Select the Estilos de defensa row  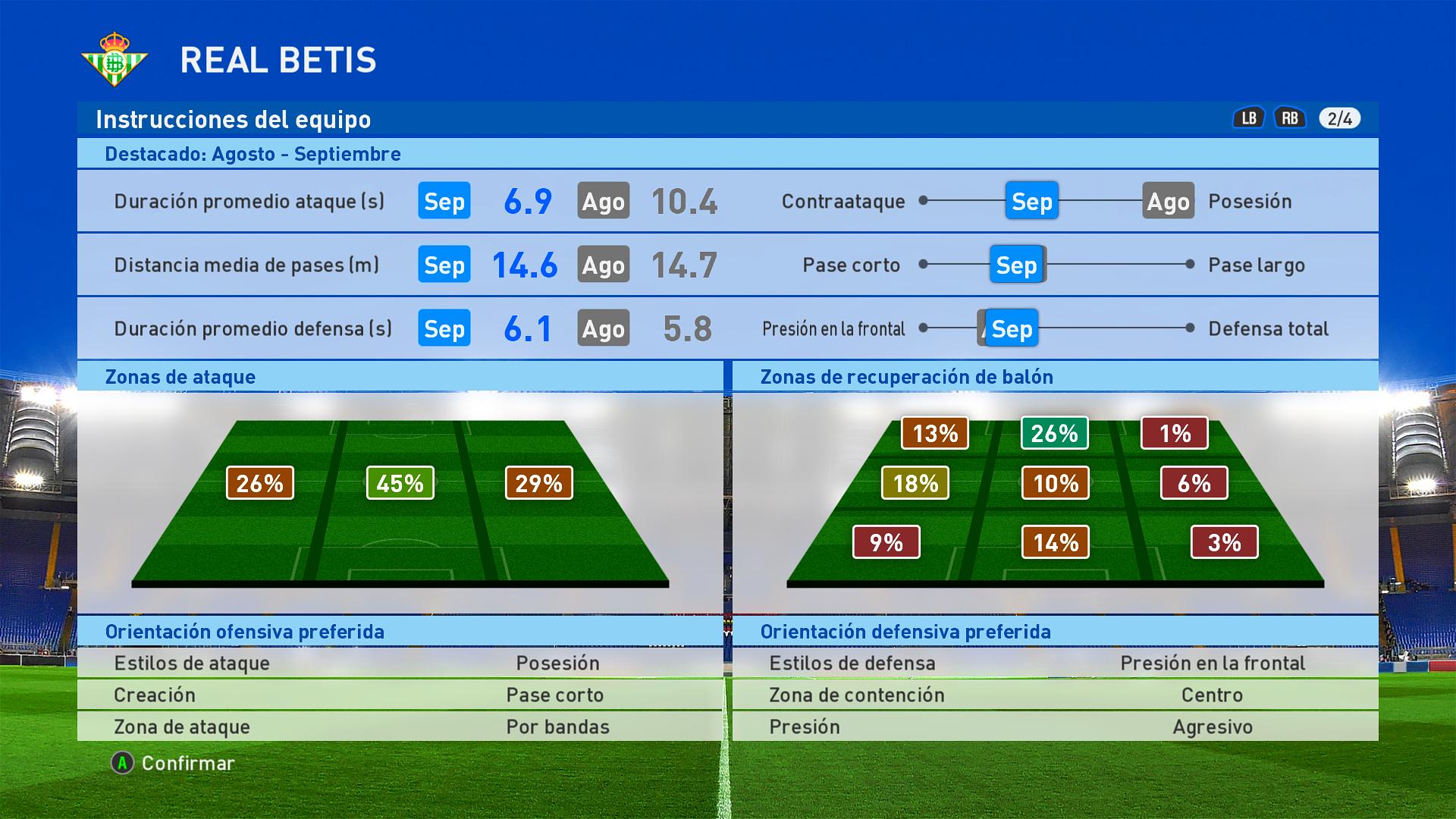[1055, 663]
